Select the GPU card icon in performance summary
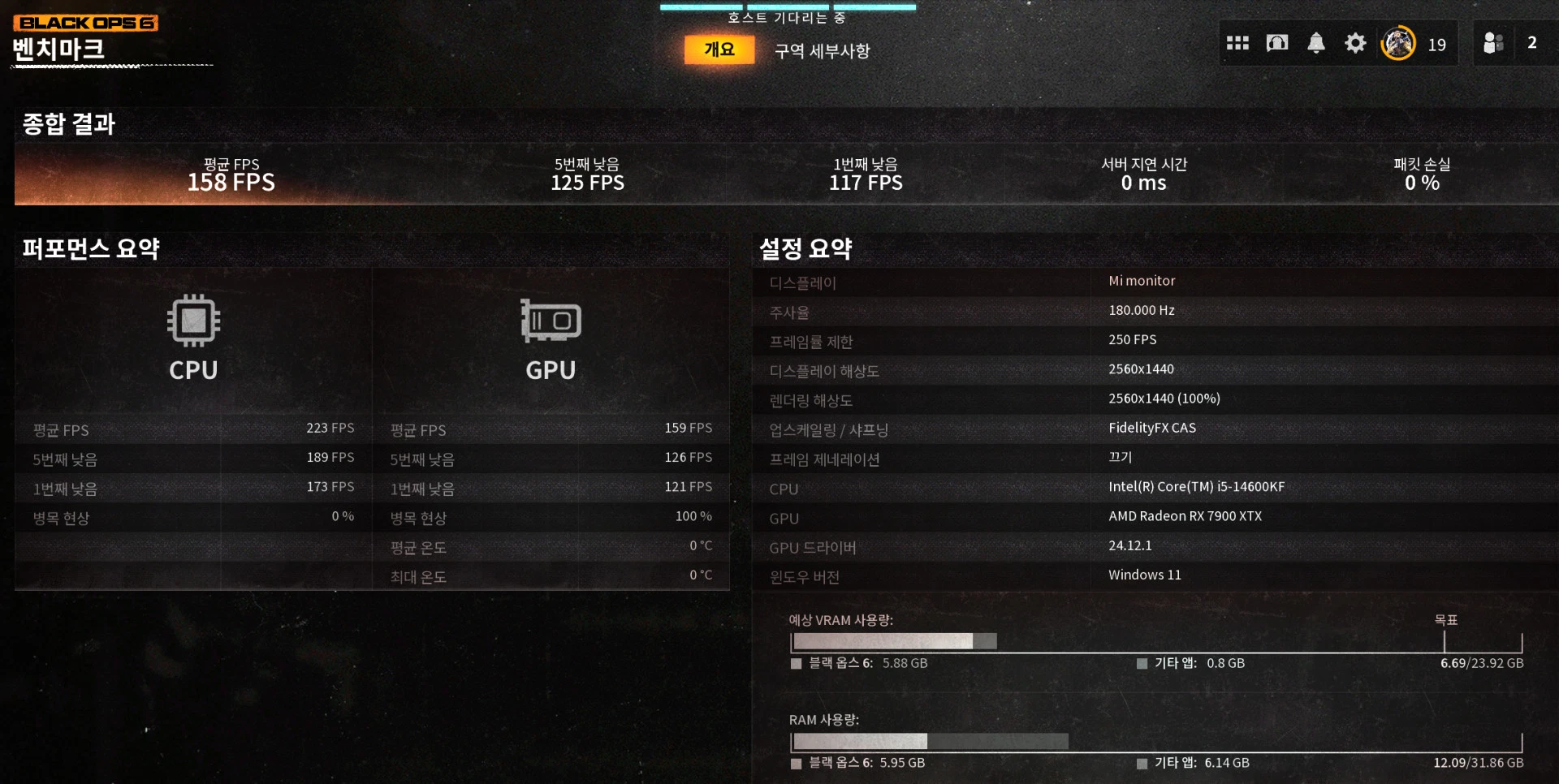Image resolution: width=1559 pixels, height=784 pixels. click(551, 321)
